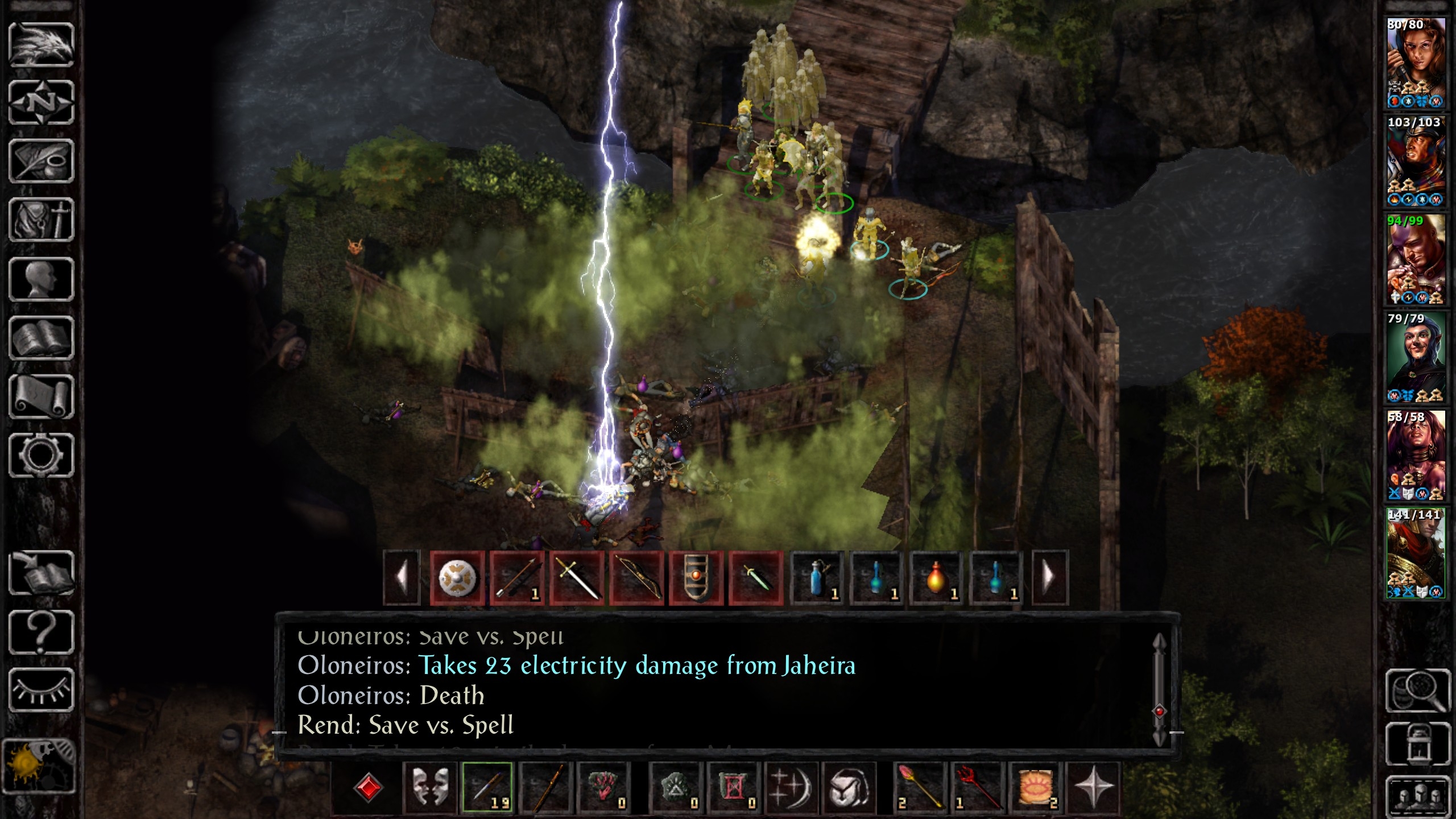Use the red trident wand quick item
This screenshot has width=1456, height=819.
click(x=976, y=787)
